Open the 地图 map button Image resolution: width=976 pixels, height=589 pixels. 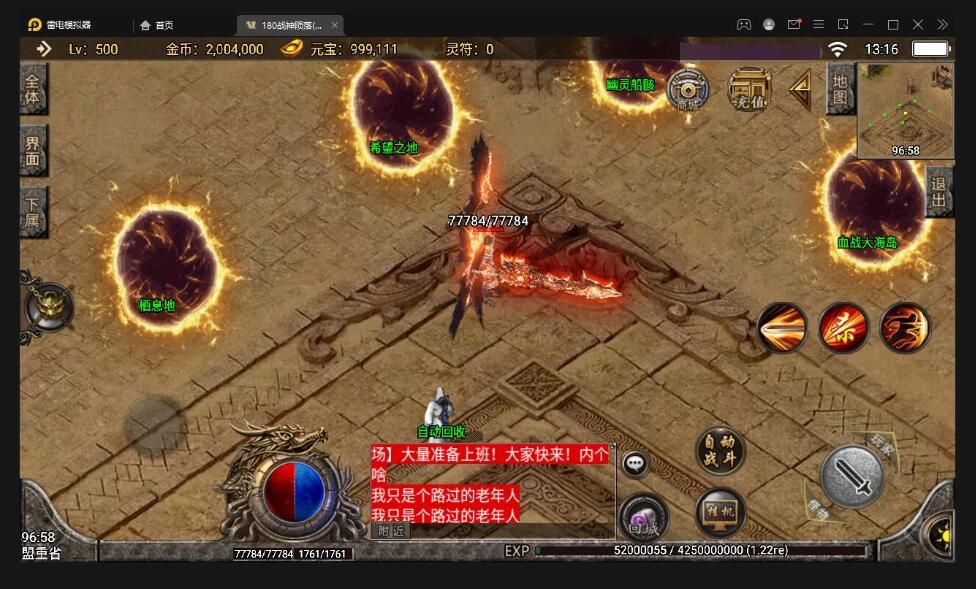pyautogui.click(x=839, y=89)
